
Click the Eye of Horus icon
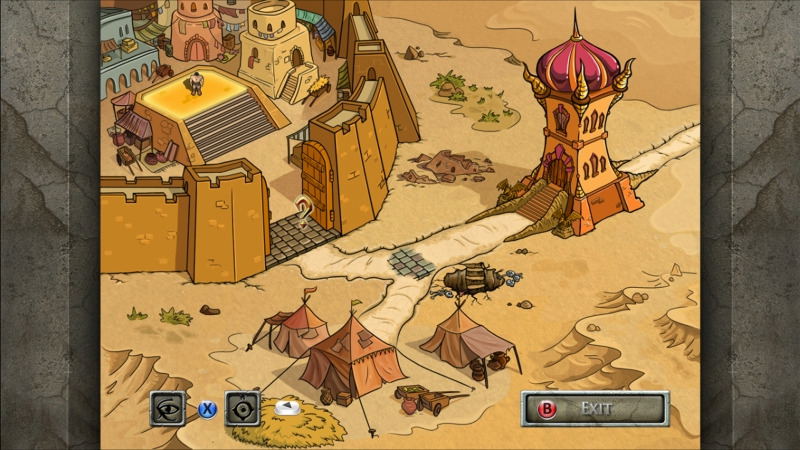(170, 408)
